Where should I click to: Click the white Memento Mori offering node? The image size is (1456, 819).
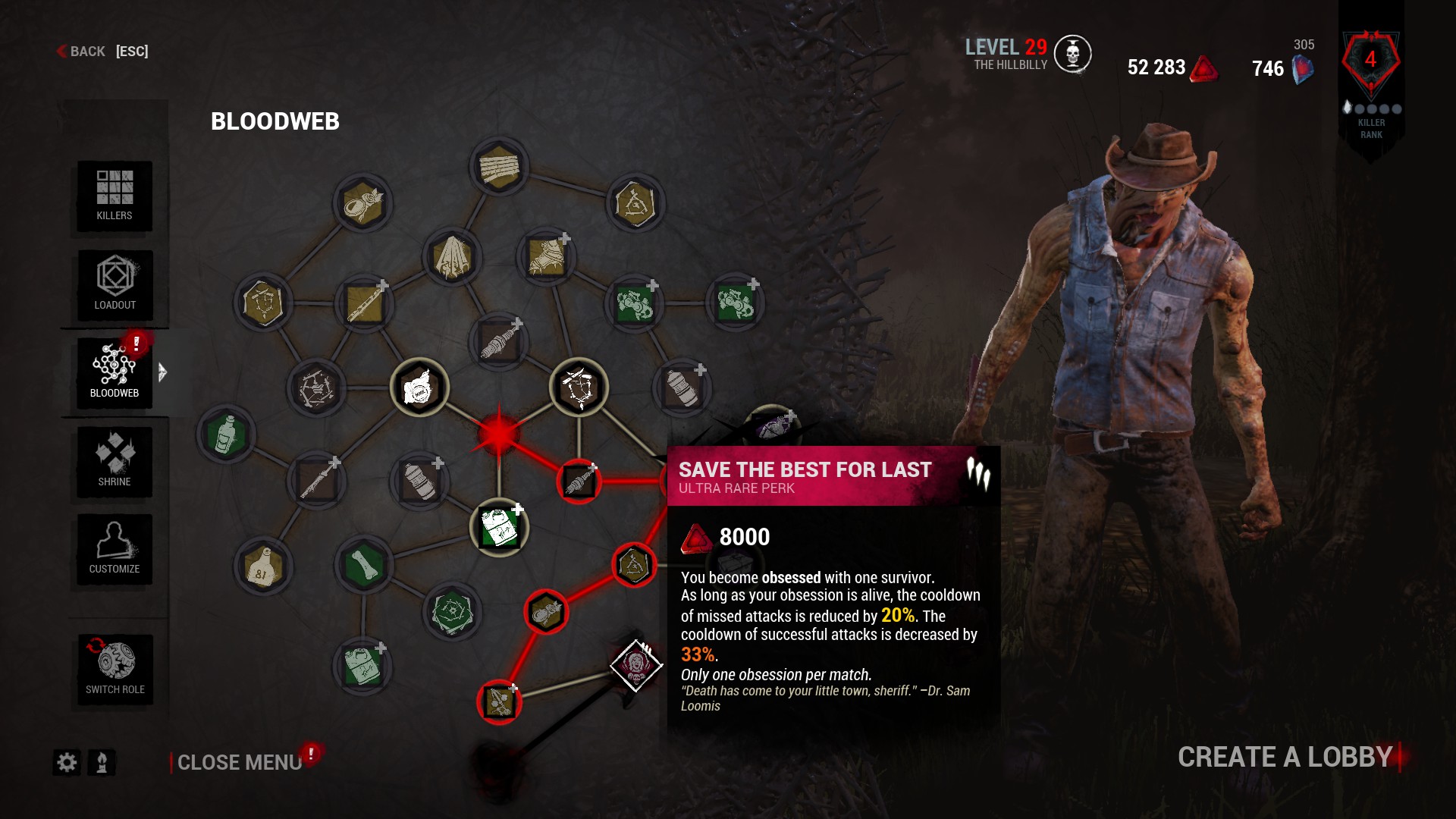click(421, 388)
